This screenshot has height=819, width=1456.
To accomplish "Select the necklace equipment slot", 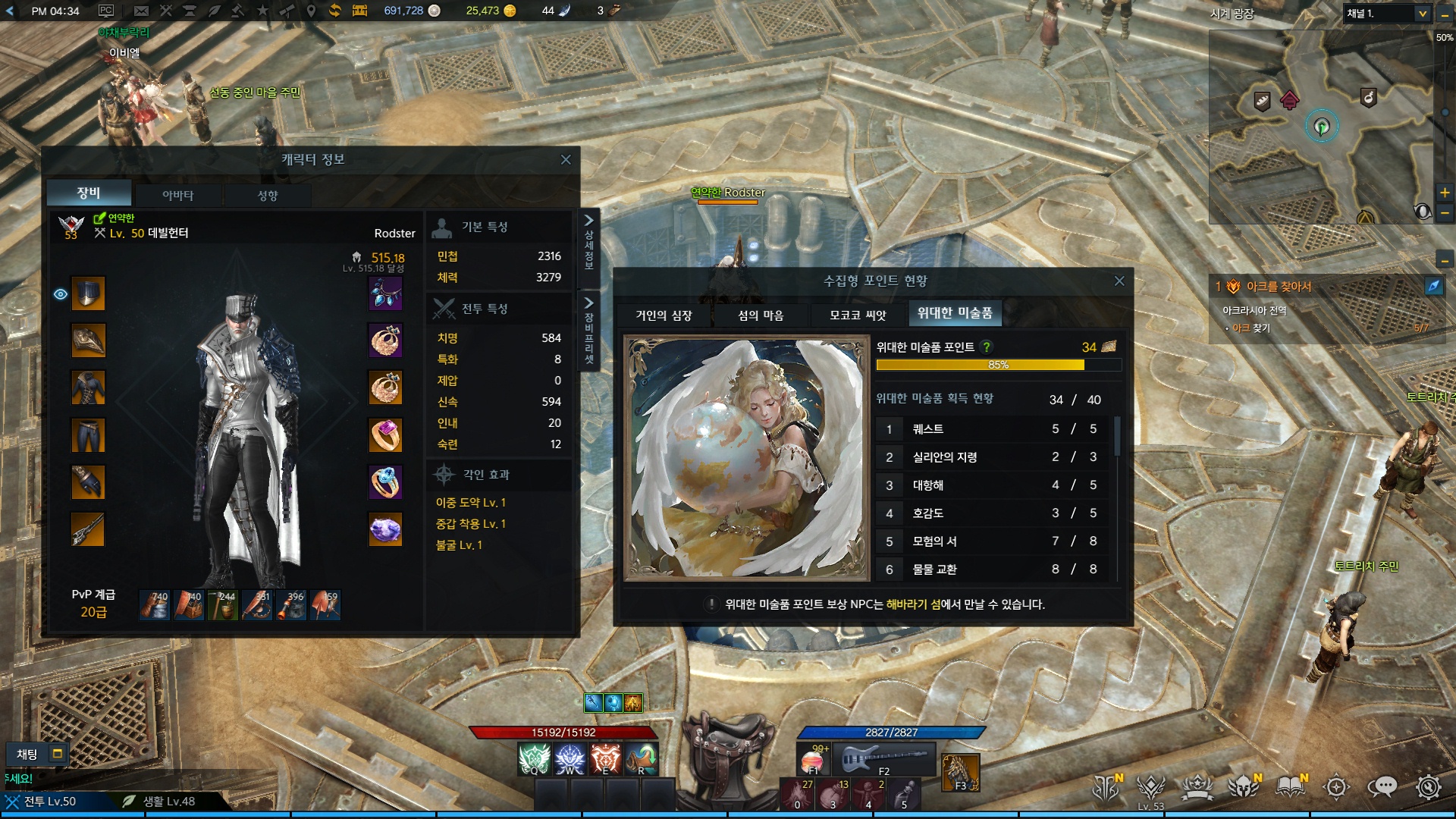I will coord(385,293).
